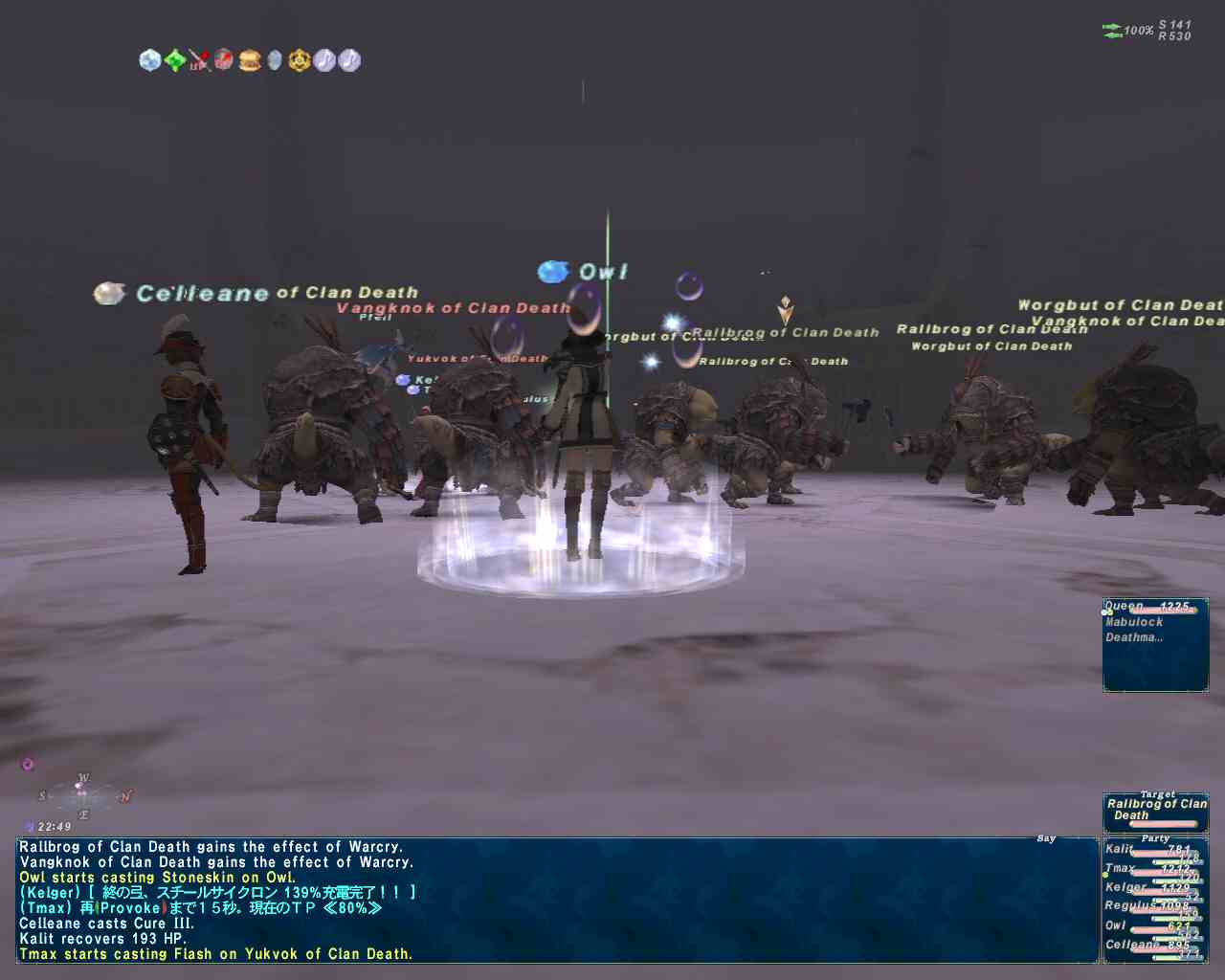Select Regulus in the party list
The image size is (1225, 980).
point(1129,905)
